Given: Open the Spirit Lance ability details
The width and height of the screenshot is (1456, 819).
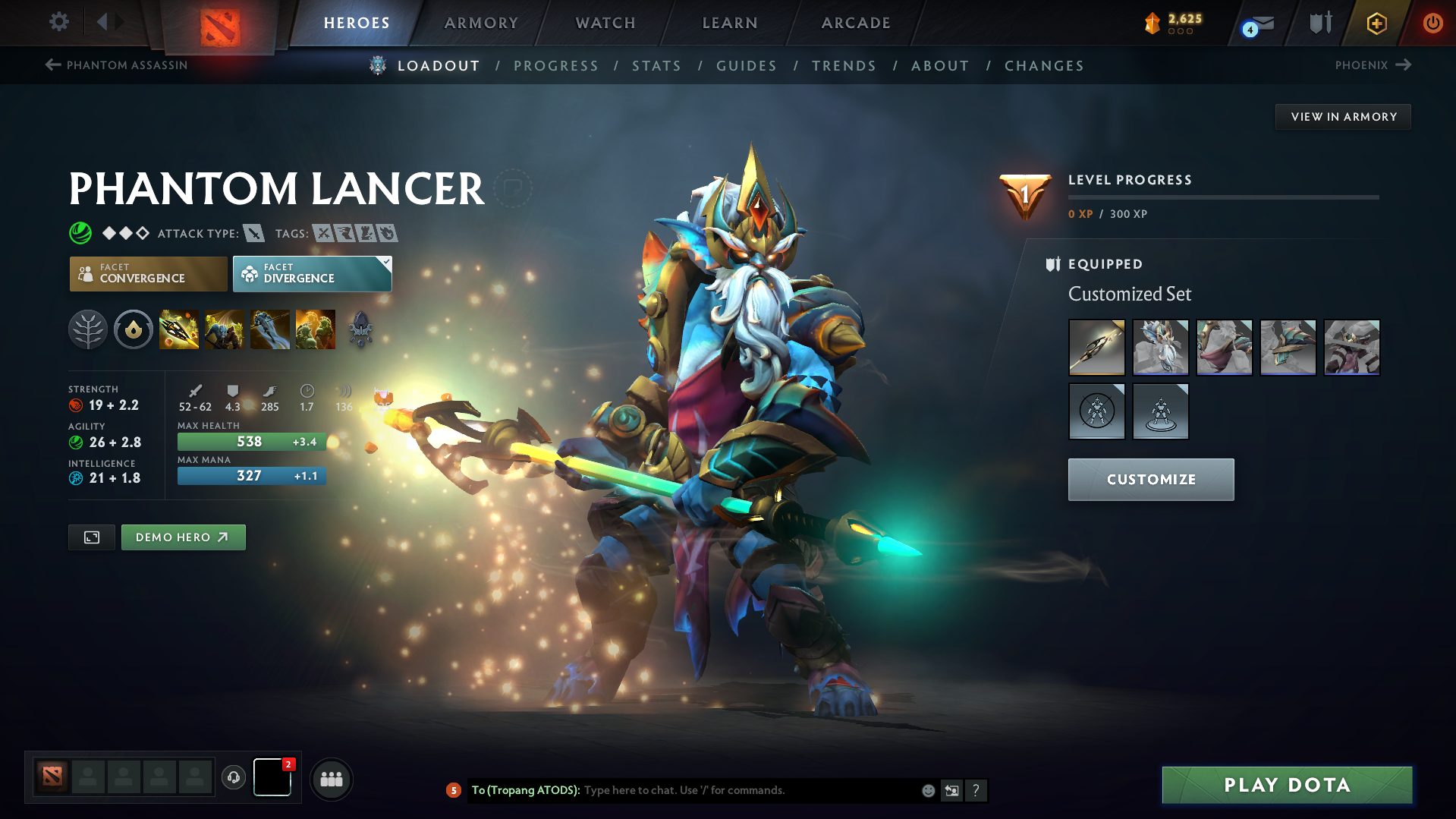Looking at the screenshot, I should click(x=178, y=329).
